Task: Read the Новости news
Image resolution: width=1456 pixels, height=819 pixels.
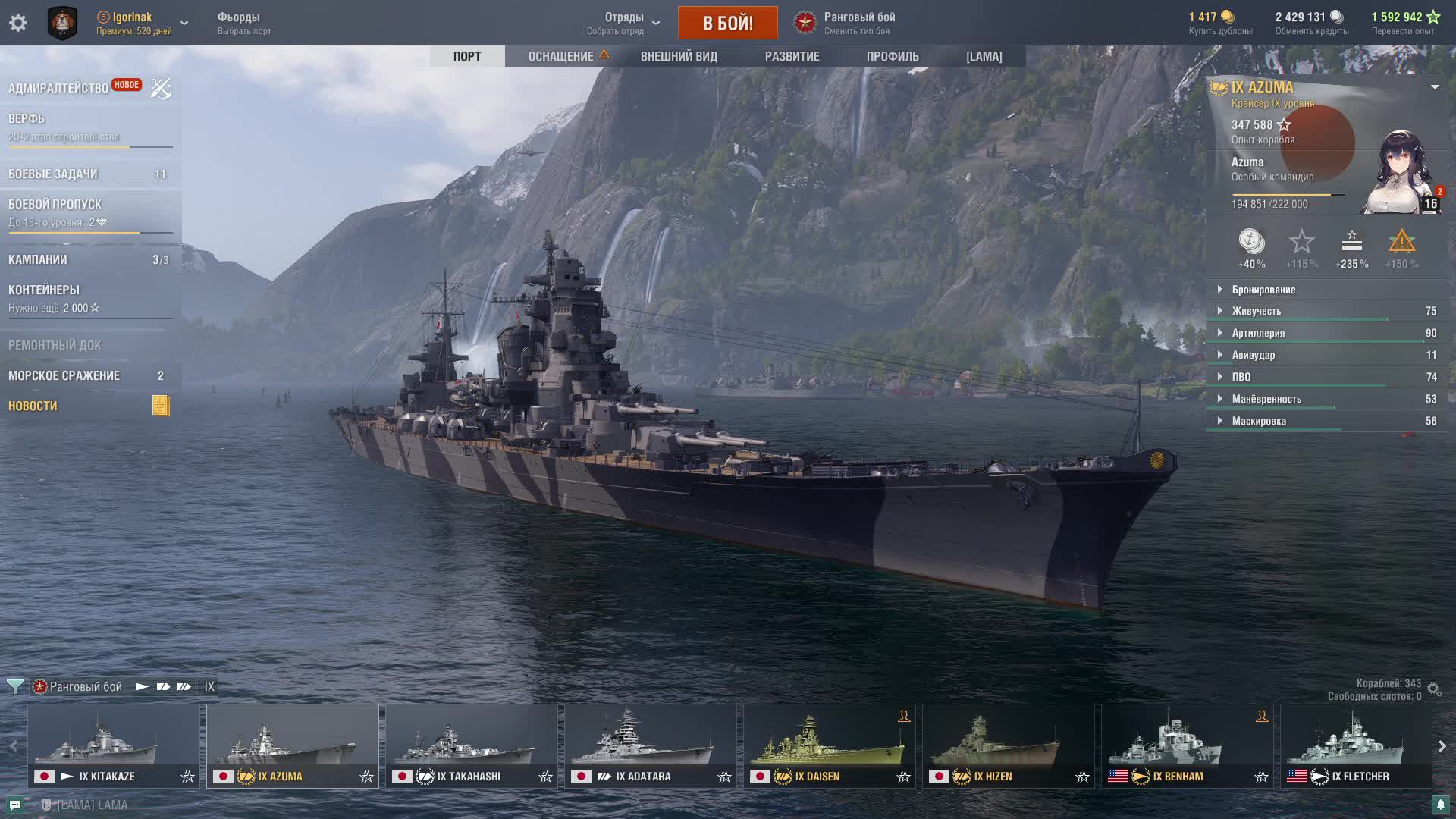Action: coord(33,406)
